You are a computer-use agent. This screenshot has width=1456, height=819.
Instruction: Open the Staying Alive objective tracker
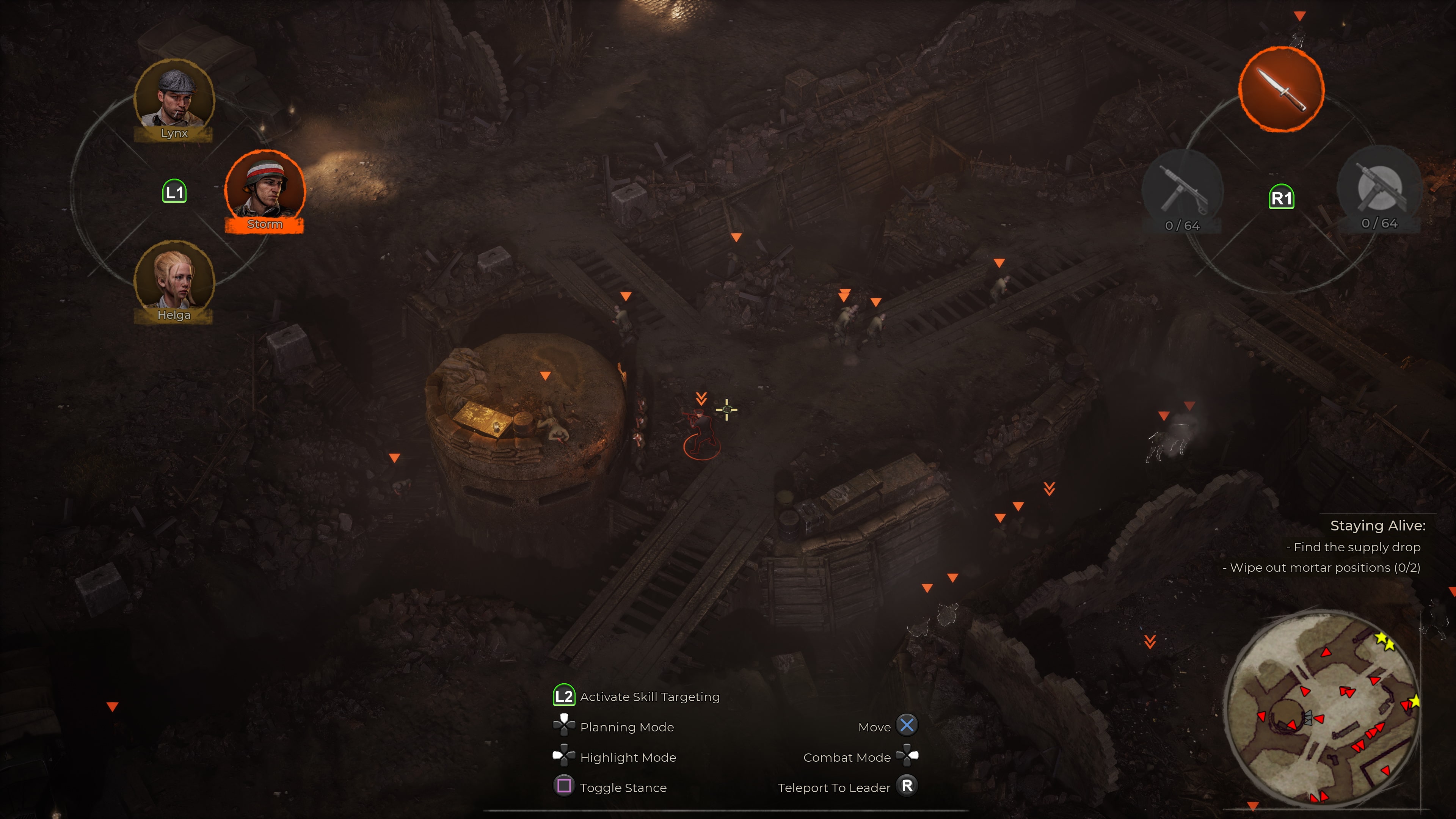1377,526
